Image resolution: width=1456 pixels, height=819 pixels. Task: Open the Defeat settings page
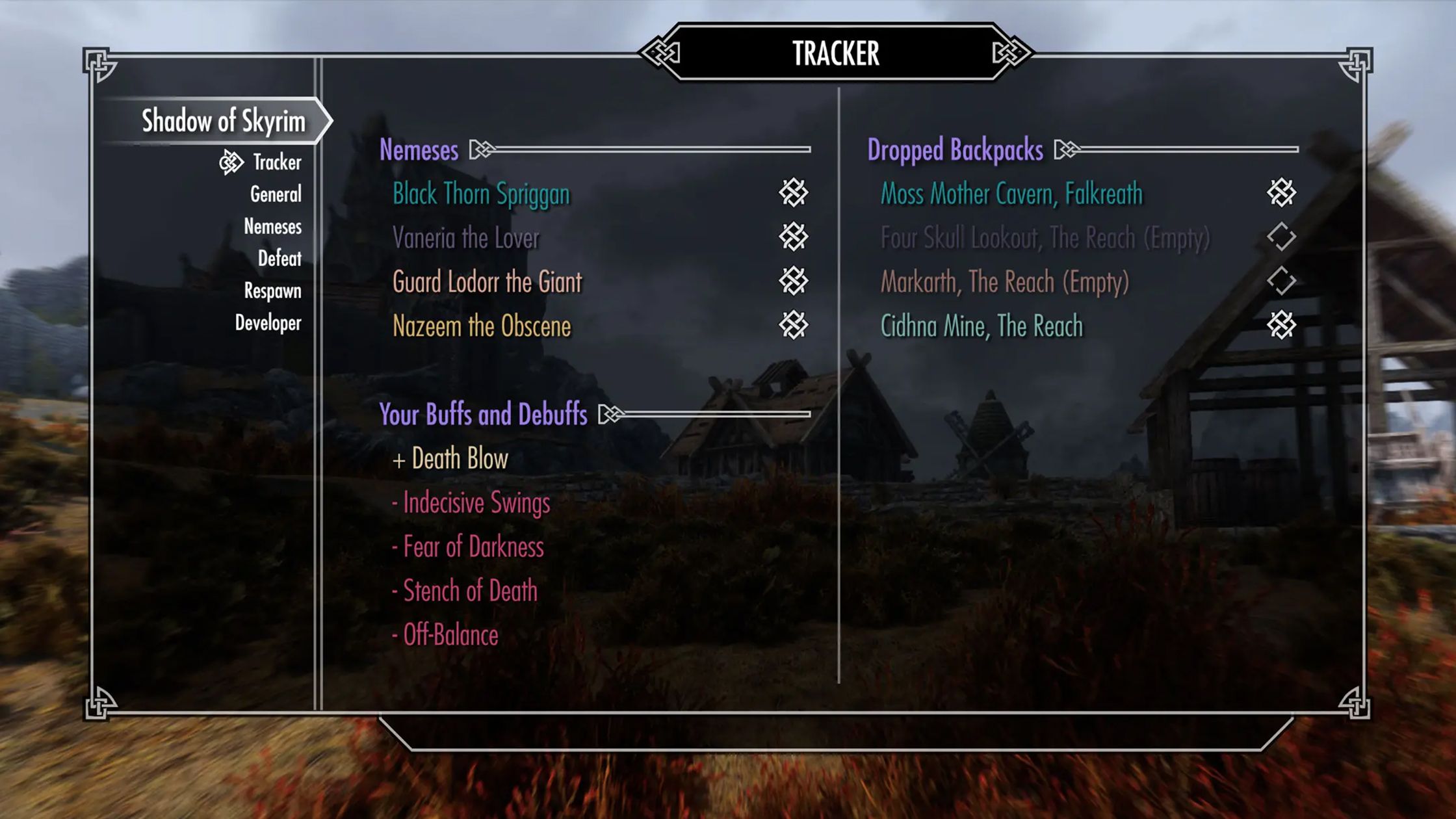tap(281, 259)
